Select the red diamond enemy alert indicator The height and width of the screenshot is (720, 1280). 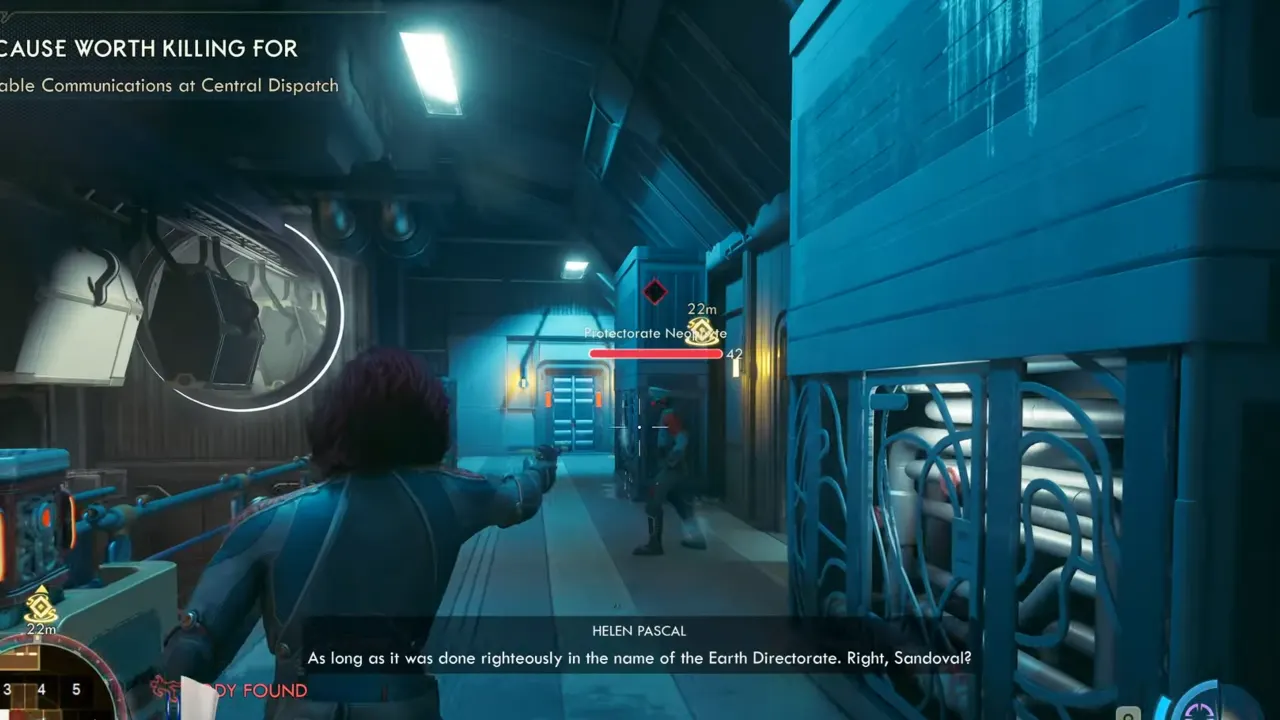tap(657, 291)
